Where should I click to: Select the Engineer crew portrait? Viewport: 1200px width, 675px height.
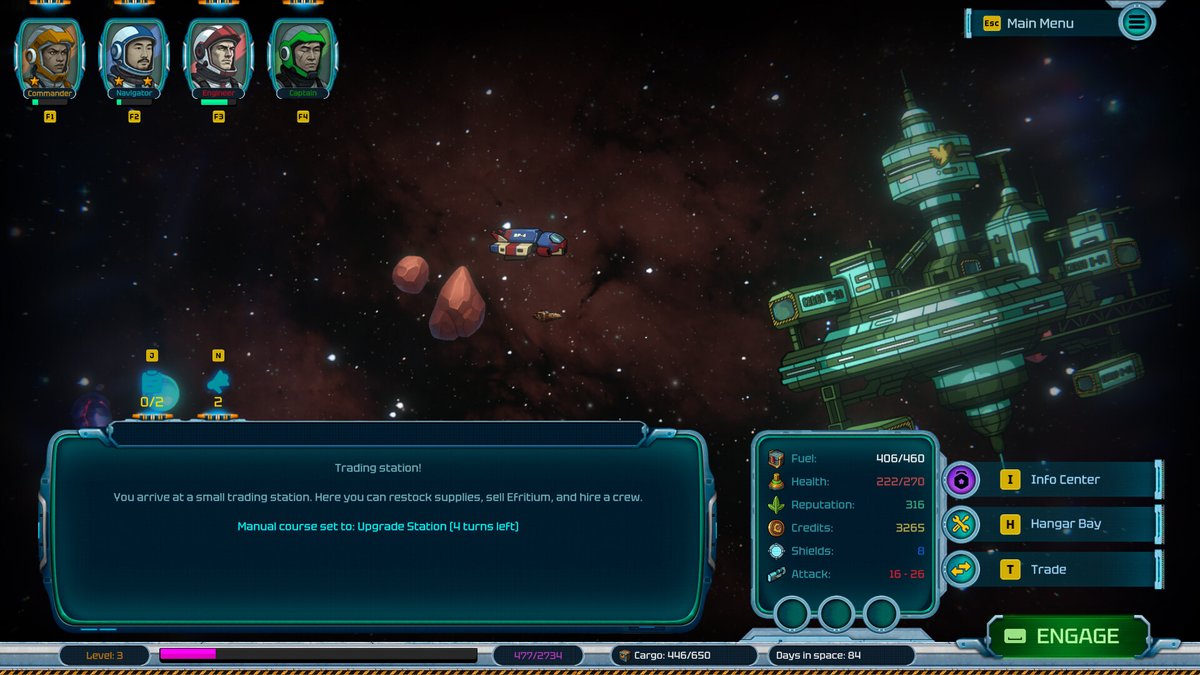(218, 58)
